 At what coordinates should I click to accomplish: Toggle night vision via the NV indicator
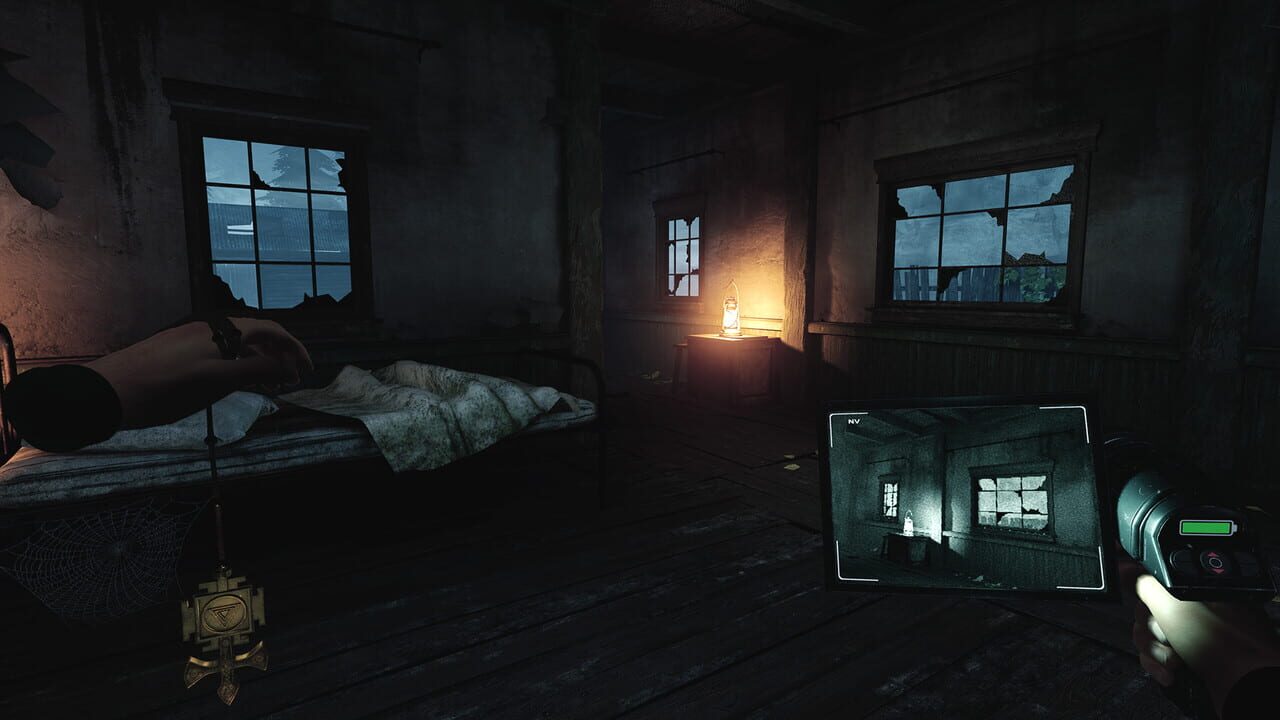pyautogui.click(x=853, y=421)
